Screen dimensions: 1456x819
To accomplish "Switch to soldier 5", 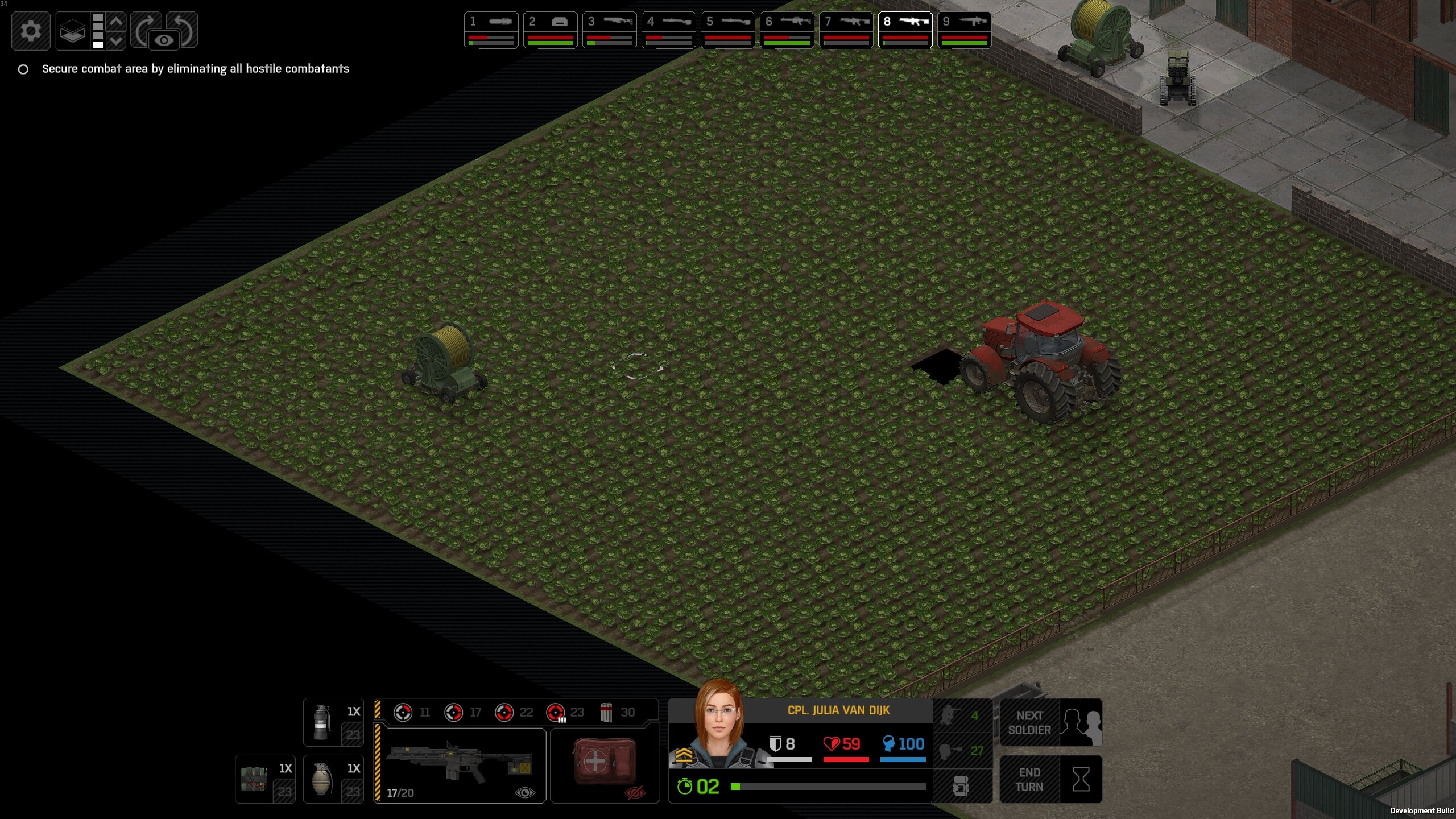I will tap(728, 30).
